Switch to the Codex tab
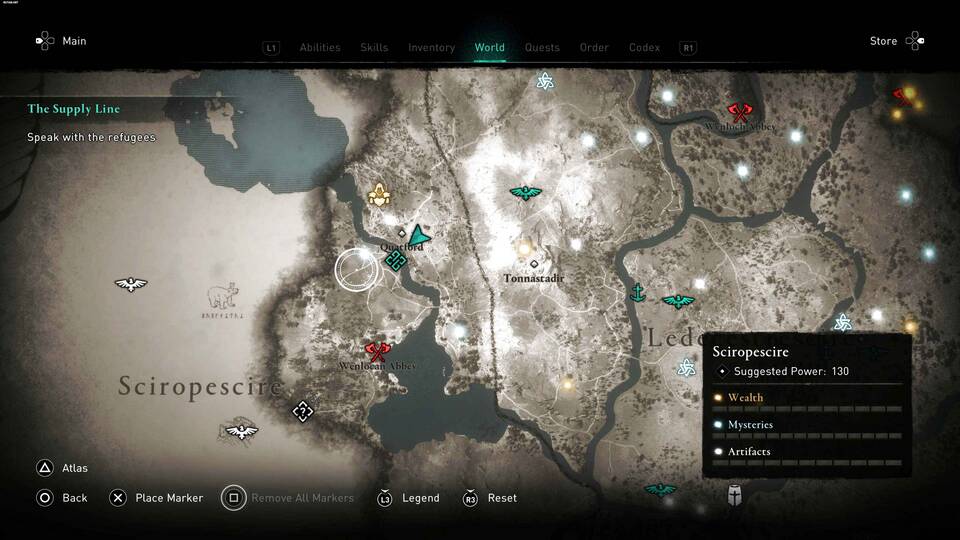The width and height of the screenshot is (960, 540). 644,47
